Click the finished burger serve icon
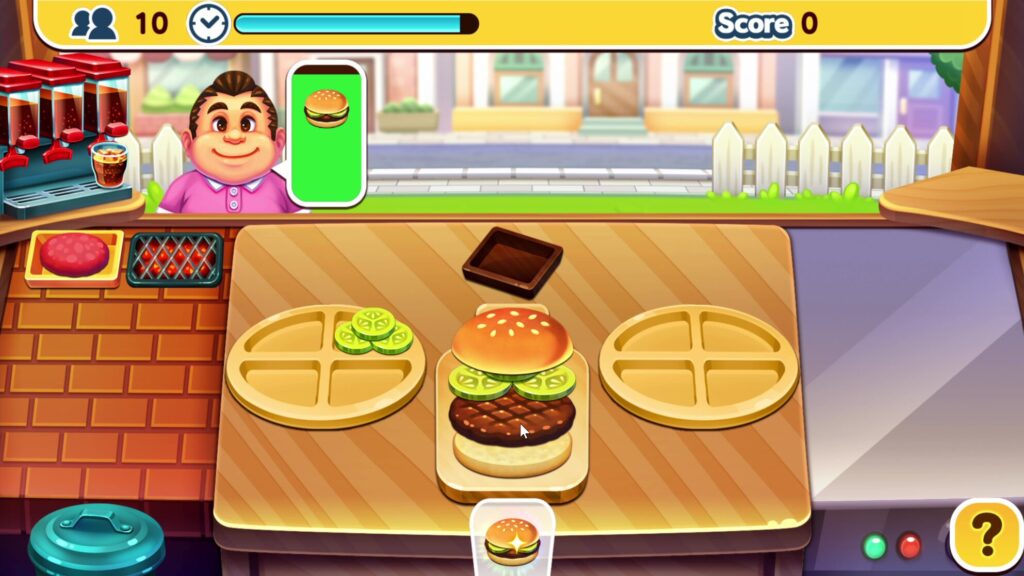 (x=511, y=538)
